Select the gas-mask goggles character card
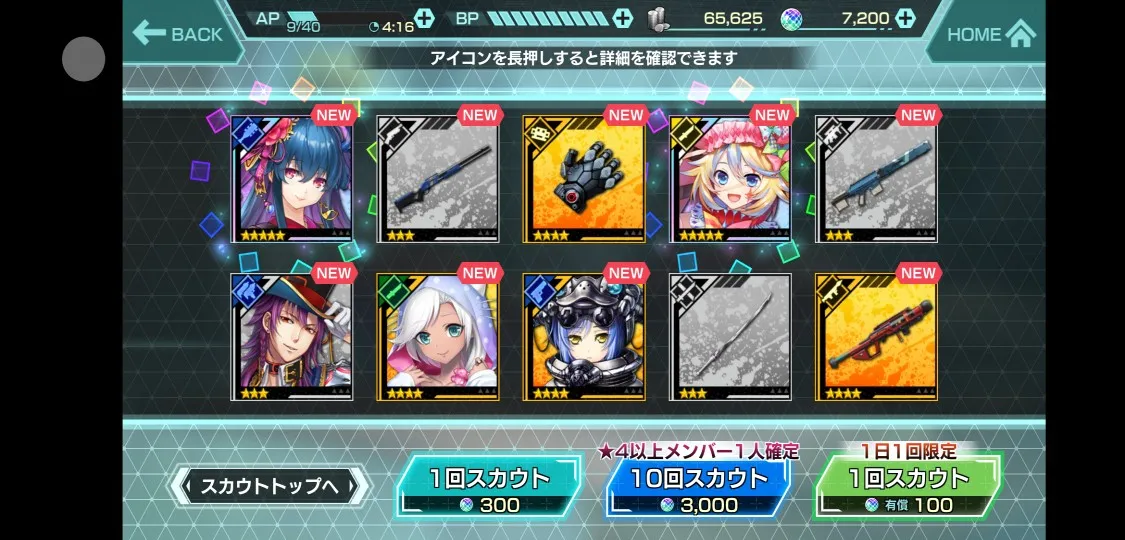 [x=584, y=337]
